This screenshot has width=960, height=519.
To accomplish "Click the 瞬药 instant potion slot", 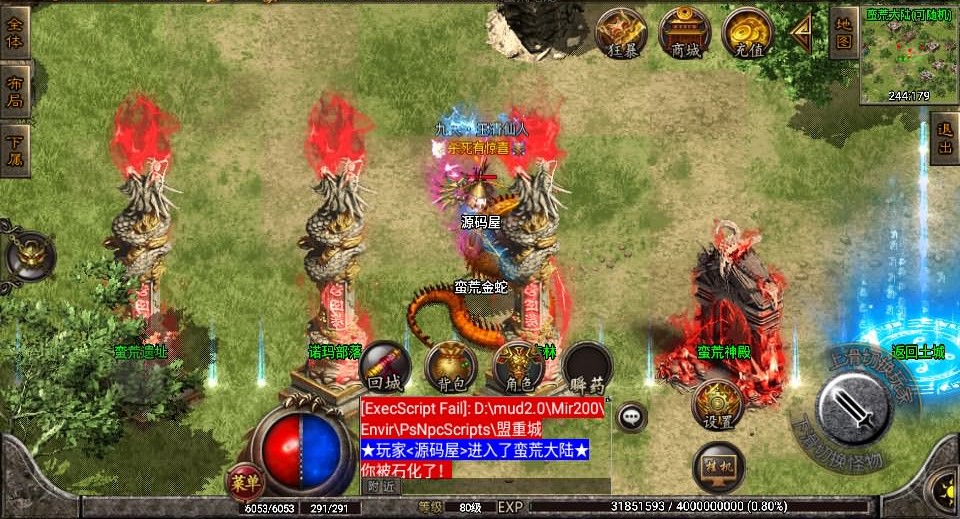I will (x=587, y=366).
